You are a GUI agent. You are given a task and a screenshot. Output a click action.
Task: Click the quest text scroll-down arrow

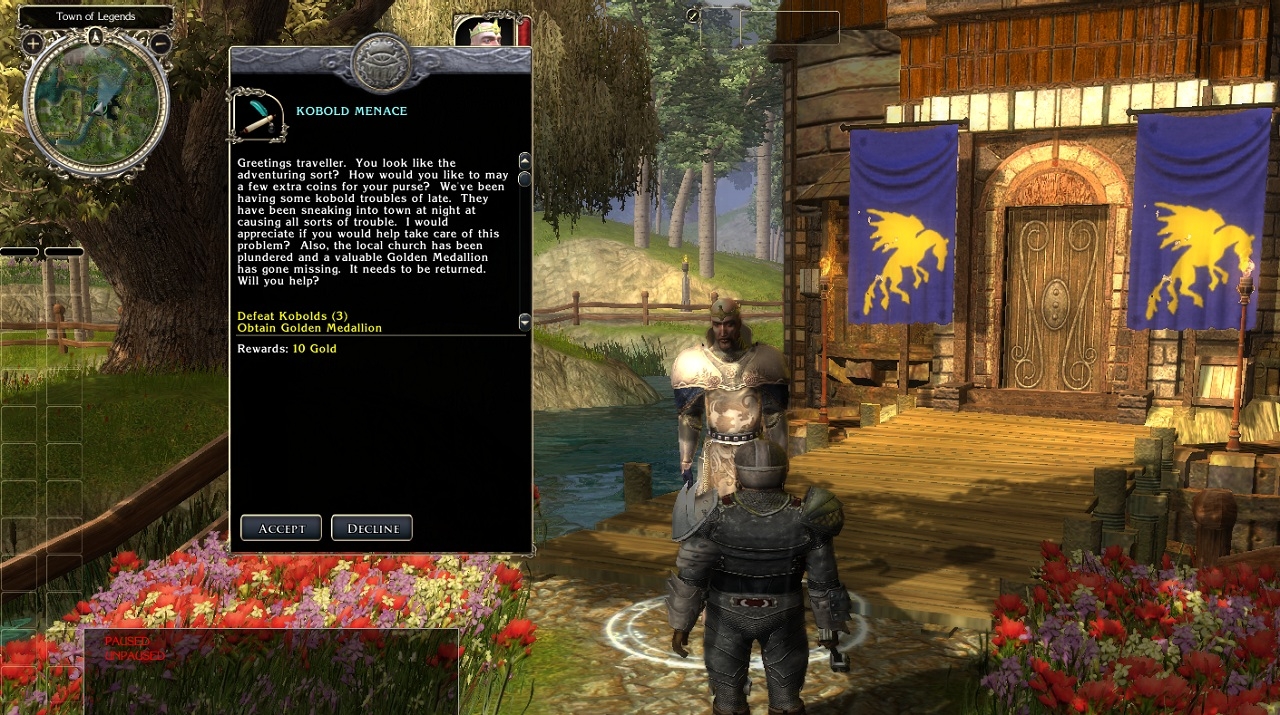point(524,321)
